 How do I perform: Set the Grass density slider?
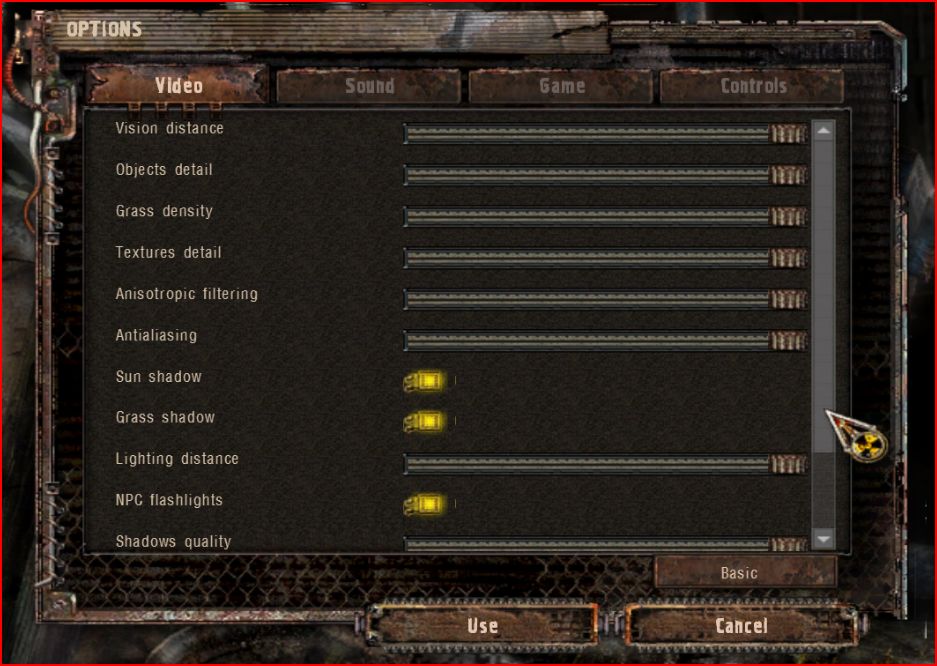(x=604, y=216)
